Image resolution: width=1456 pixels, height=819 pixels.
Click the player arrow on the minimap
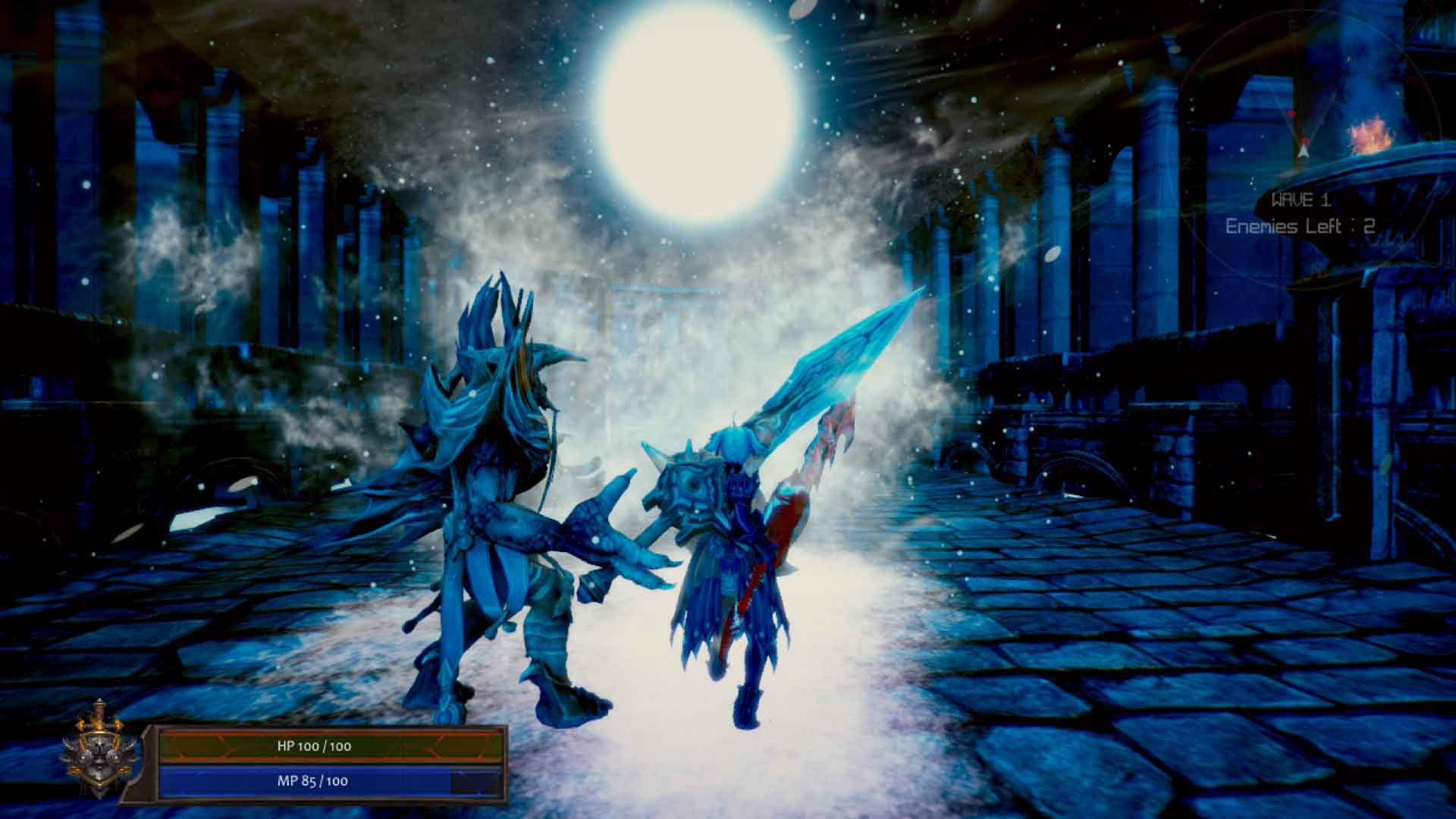(1303, 152)
